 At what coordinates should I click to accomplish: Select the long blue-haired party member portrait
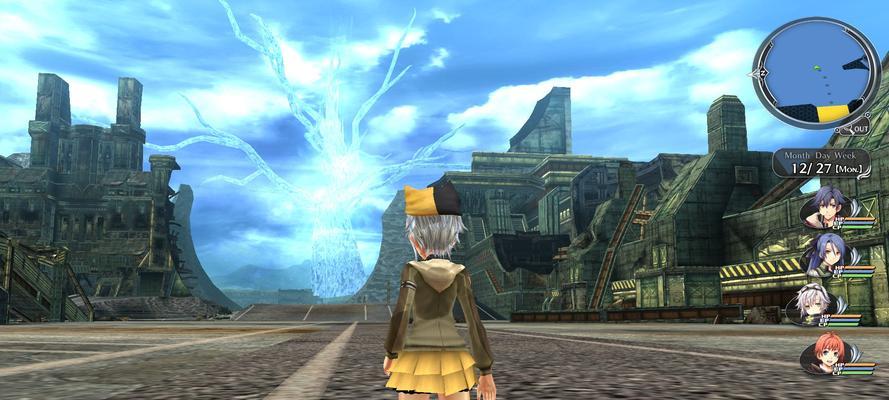pos(826,255)
